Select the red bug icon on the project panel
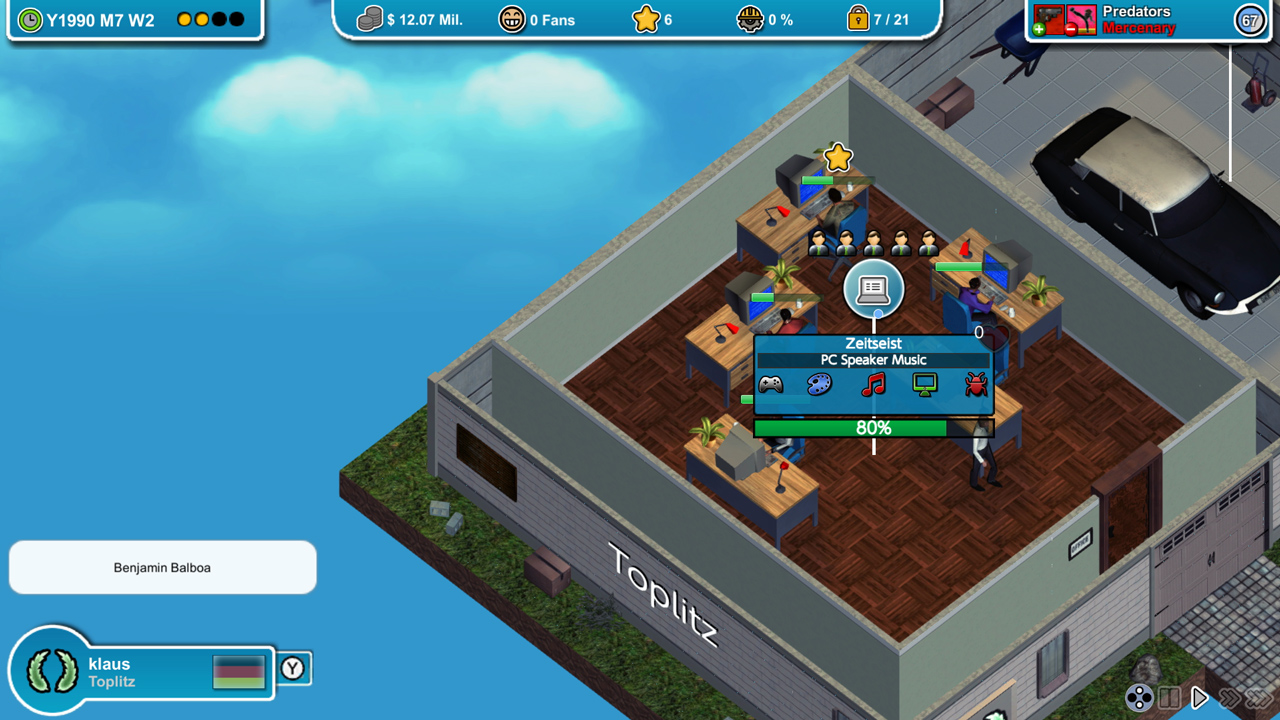 [975, 384]
